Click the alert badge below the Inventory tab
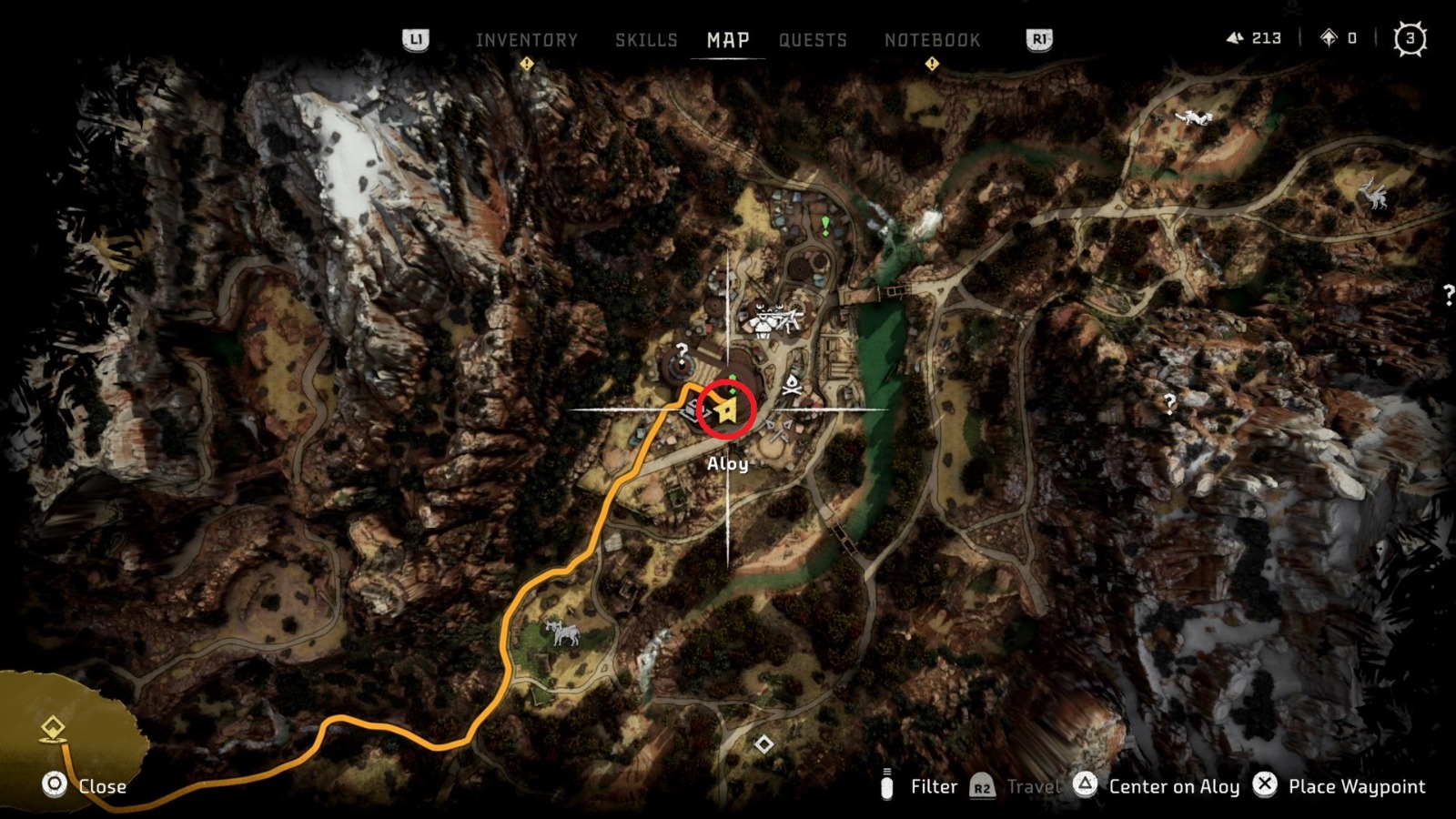The image size is (1456, 819). click(526, 64)
